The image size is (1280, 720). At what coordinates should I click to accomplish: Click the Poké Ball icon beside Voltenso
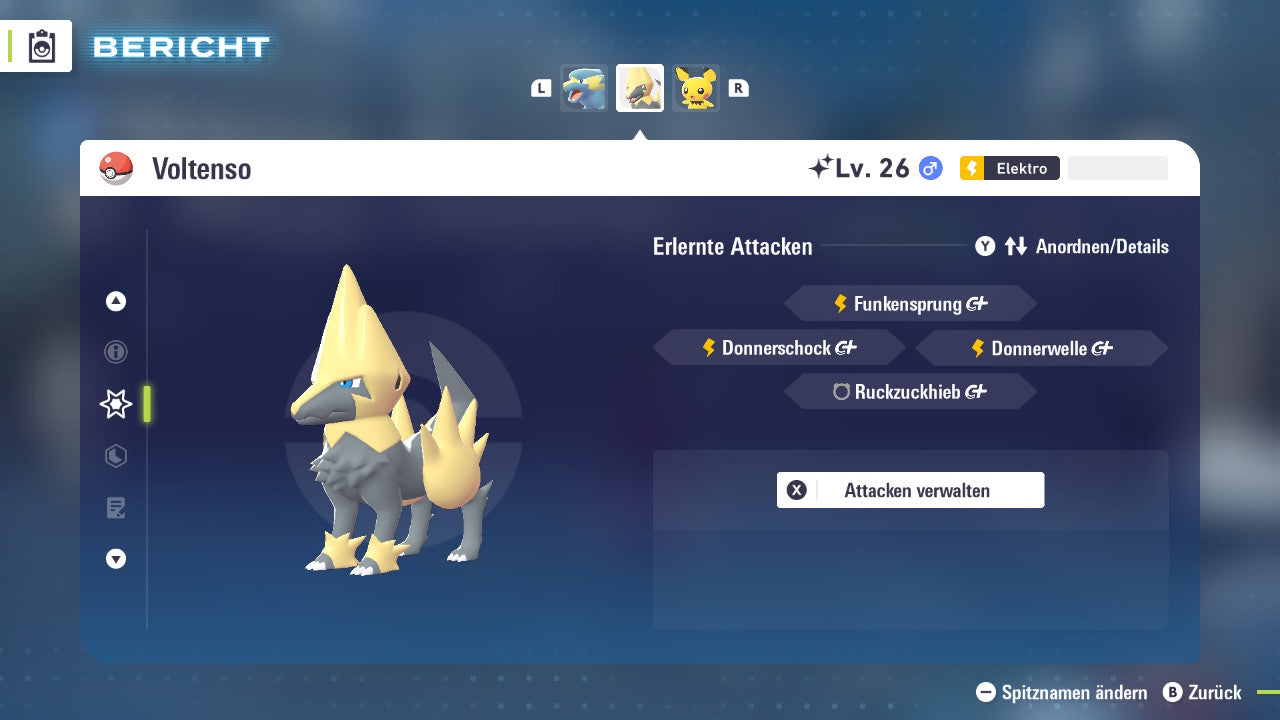117,169
